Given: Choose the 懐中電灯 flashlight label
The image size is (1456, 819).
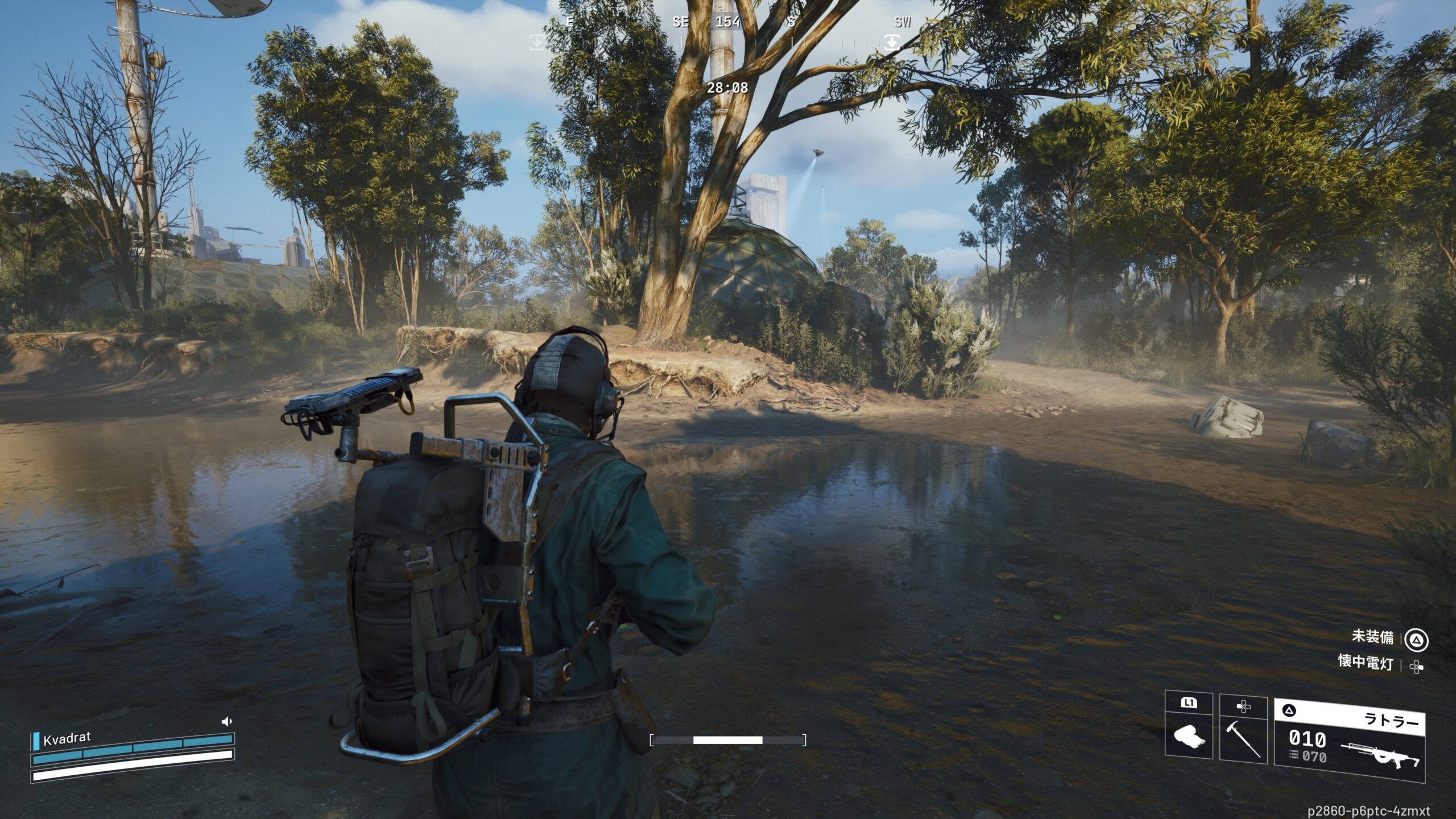Looking at the screenshot, I should click(x=1366, y=662).
